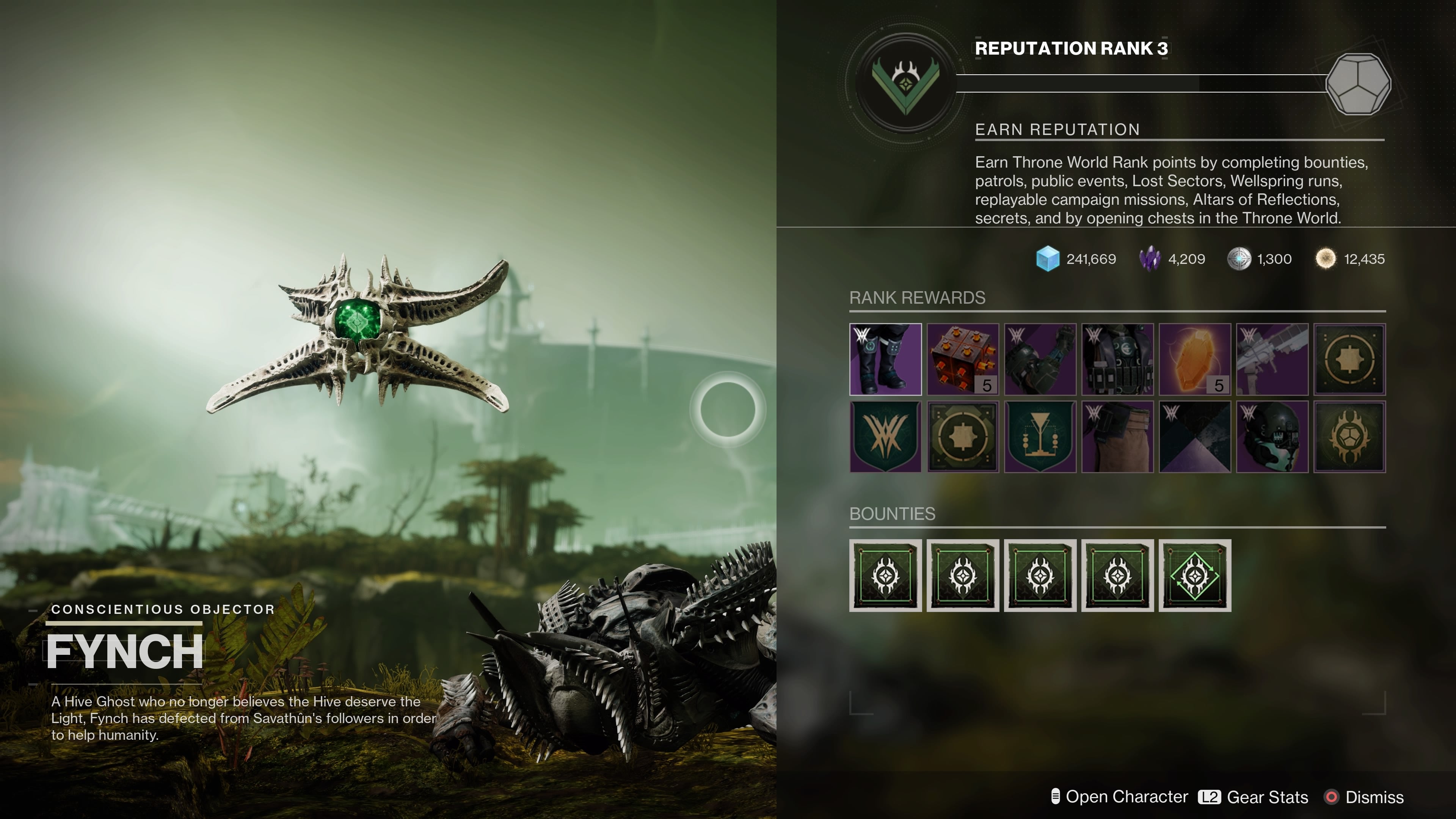This screenshot has width=1456, height=819.
Task: Inspect the Throne World reputation rank emblem
Action: click(905, 84)
